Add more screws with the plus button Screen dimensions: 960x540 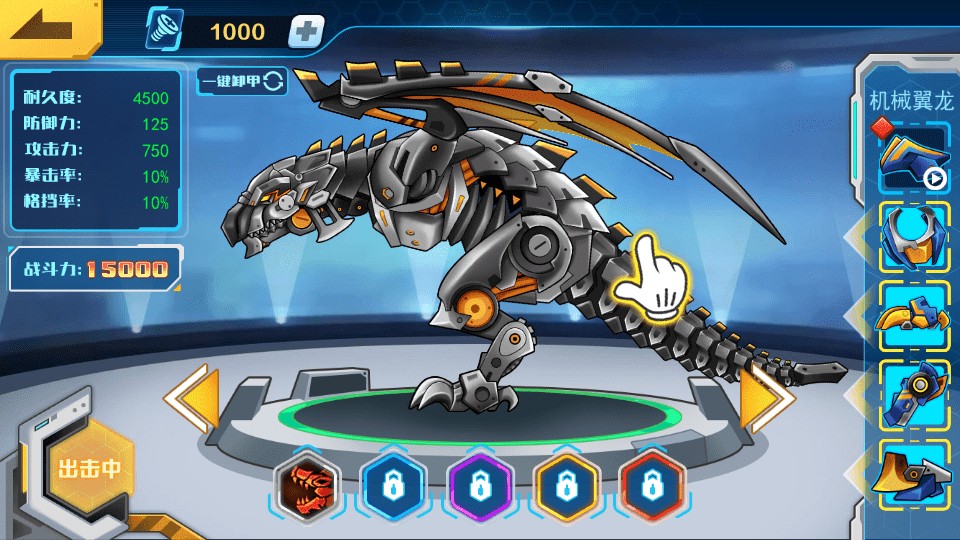point(306,32)
